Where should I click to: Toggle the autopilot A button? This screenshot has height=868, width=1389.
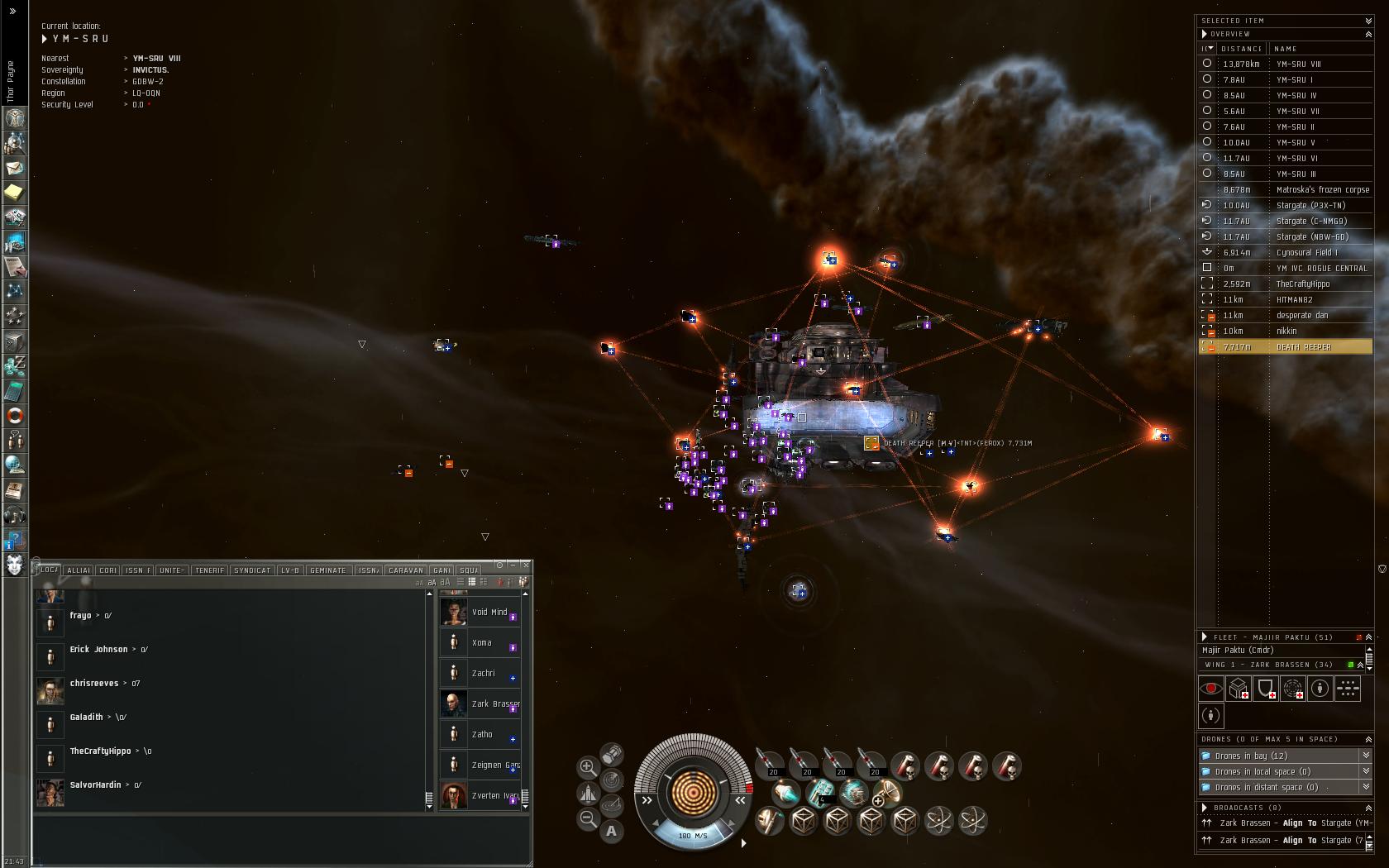[x=612, y=831]
